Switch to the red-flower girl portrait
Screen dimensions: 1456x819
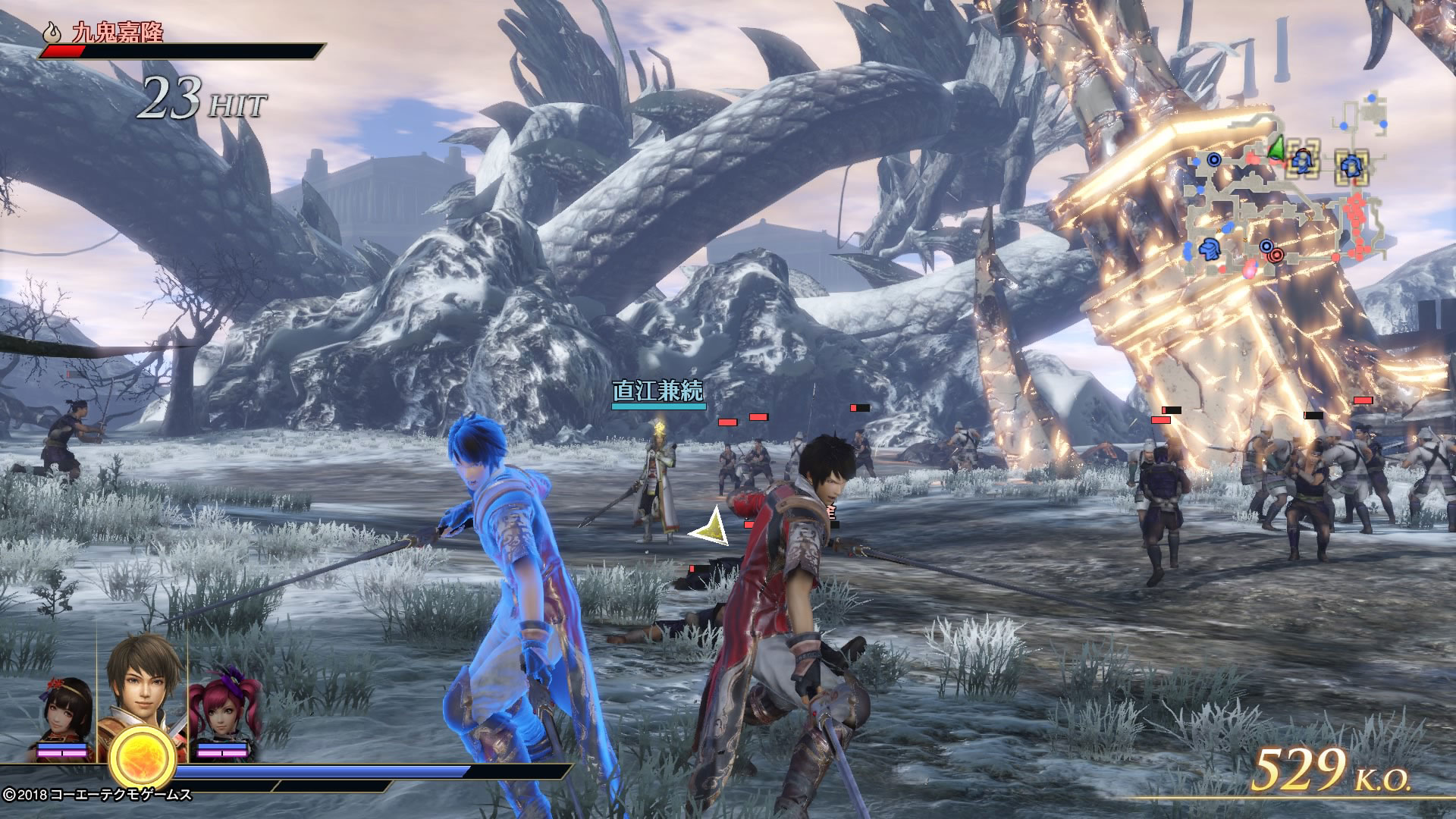[67, 713]
